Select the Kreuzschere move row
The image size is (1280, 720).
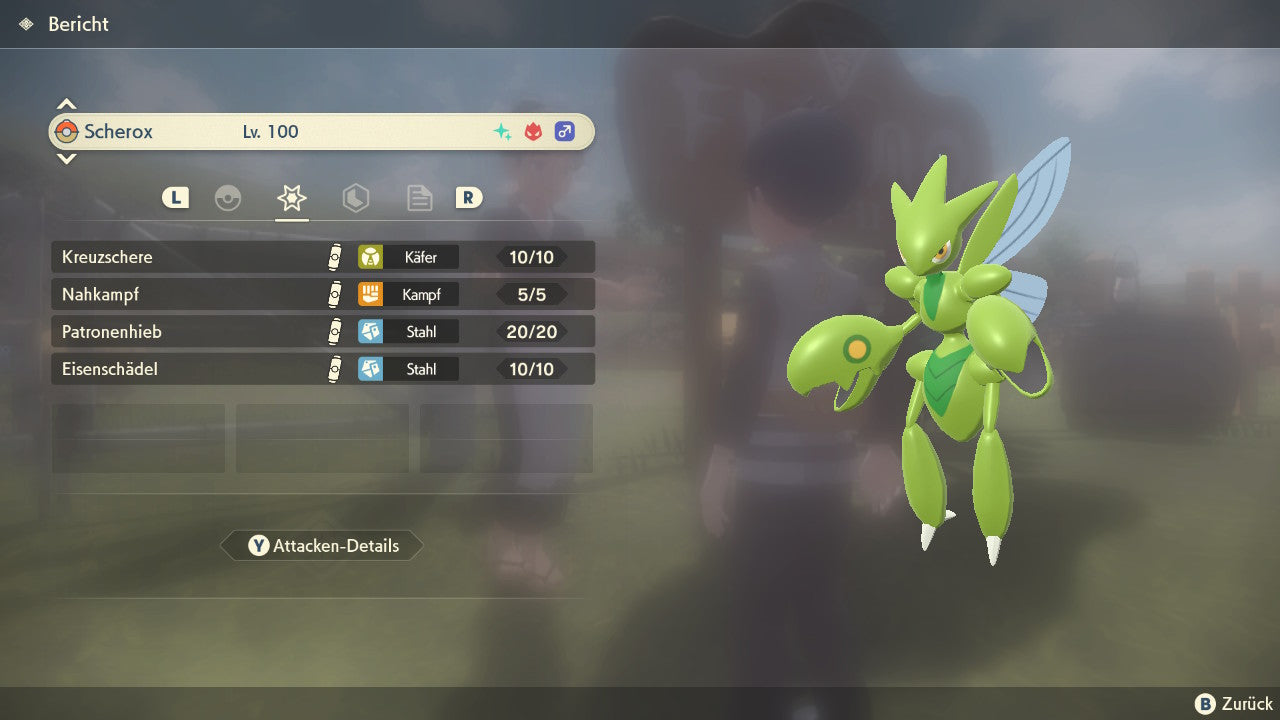point(322,257)
